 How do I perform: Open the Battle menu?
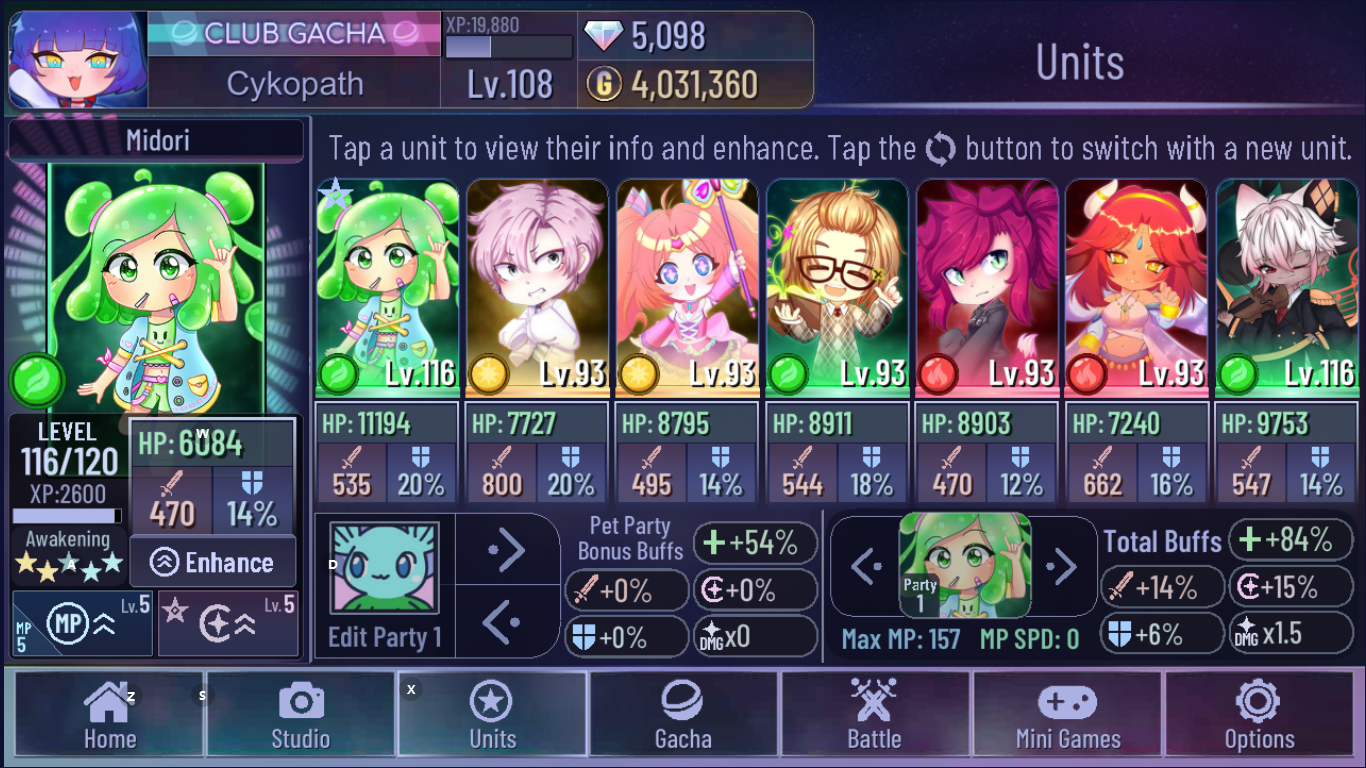[x=875, y=714]
